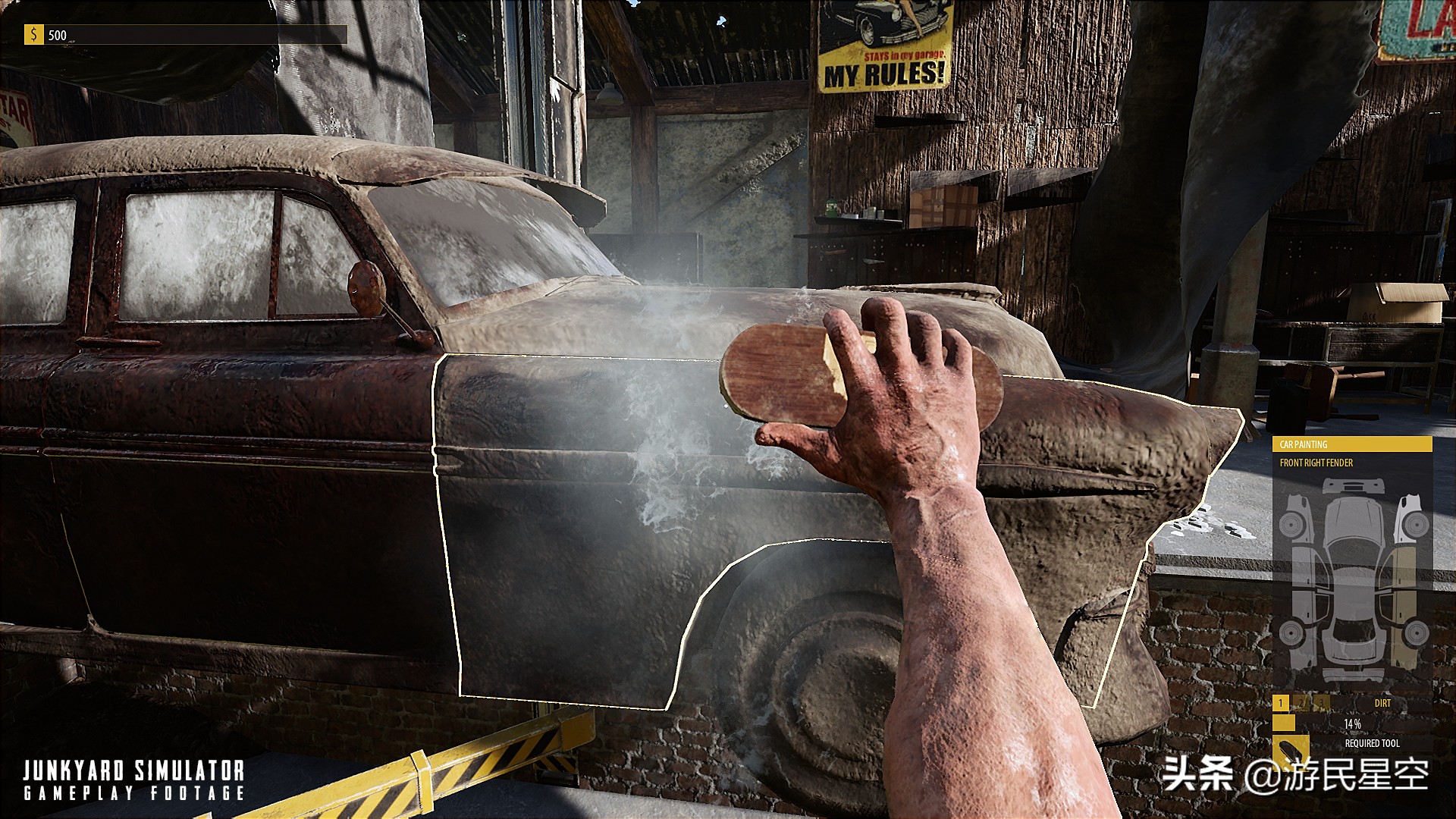
Task: Switch to step 3 of car painting
Action: coord(1321,703)
